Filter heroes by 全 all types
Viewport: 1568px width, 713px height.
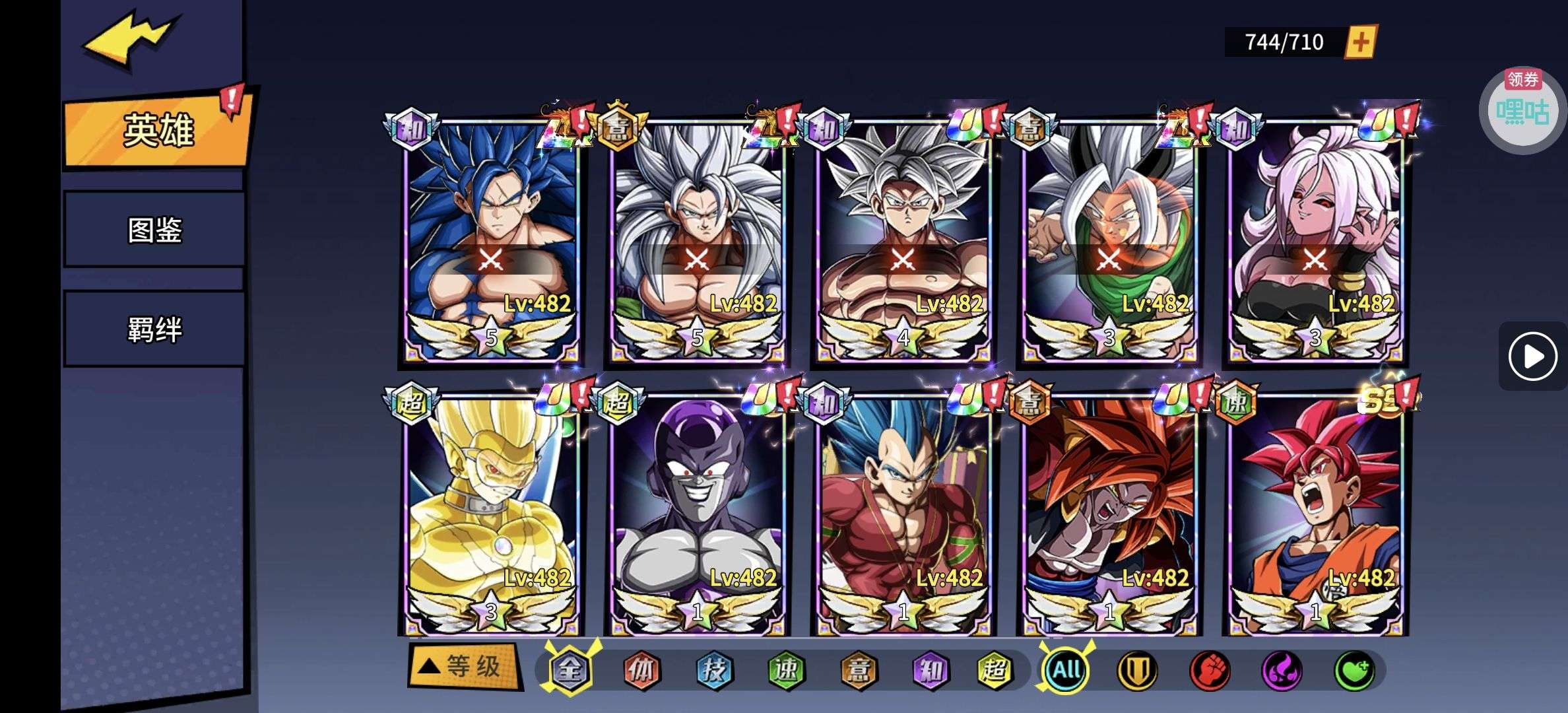point(570,670)
